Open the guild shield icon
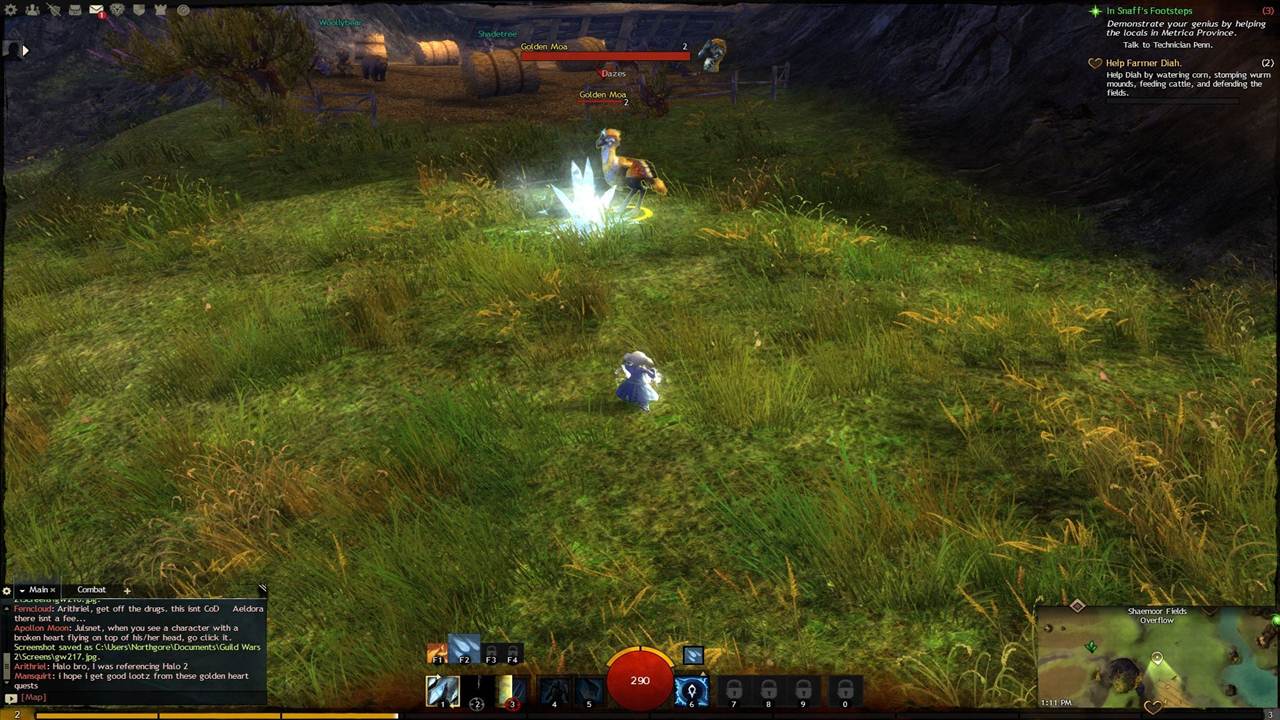The image size is (1280, 720). tap(139, 10)
